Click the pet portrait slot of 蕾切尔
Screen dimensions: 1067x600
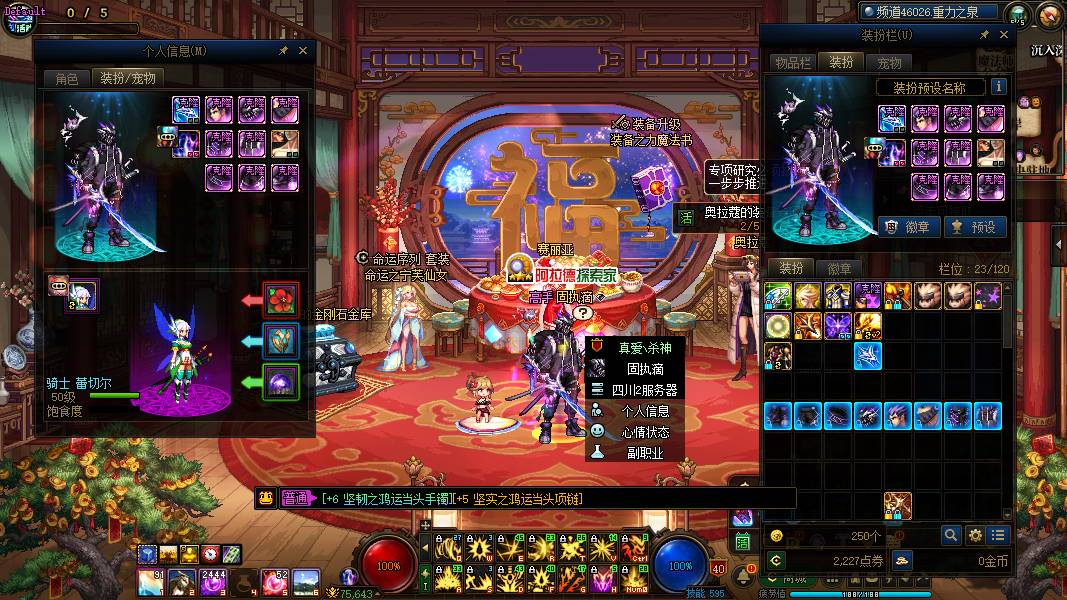82,295
